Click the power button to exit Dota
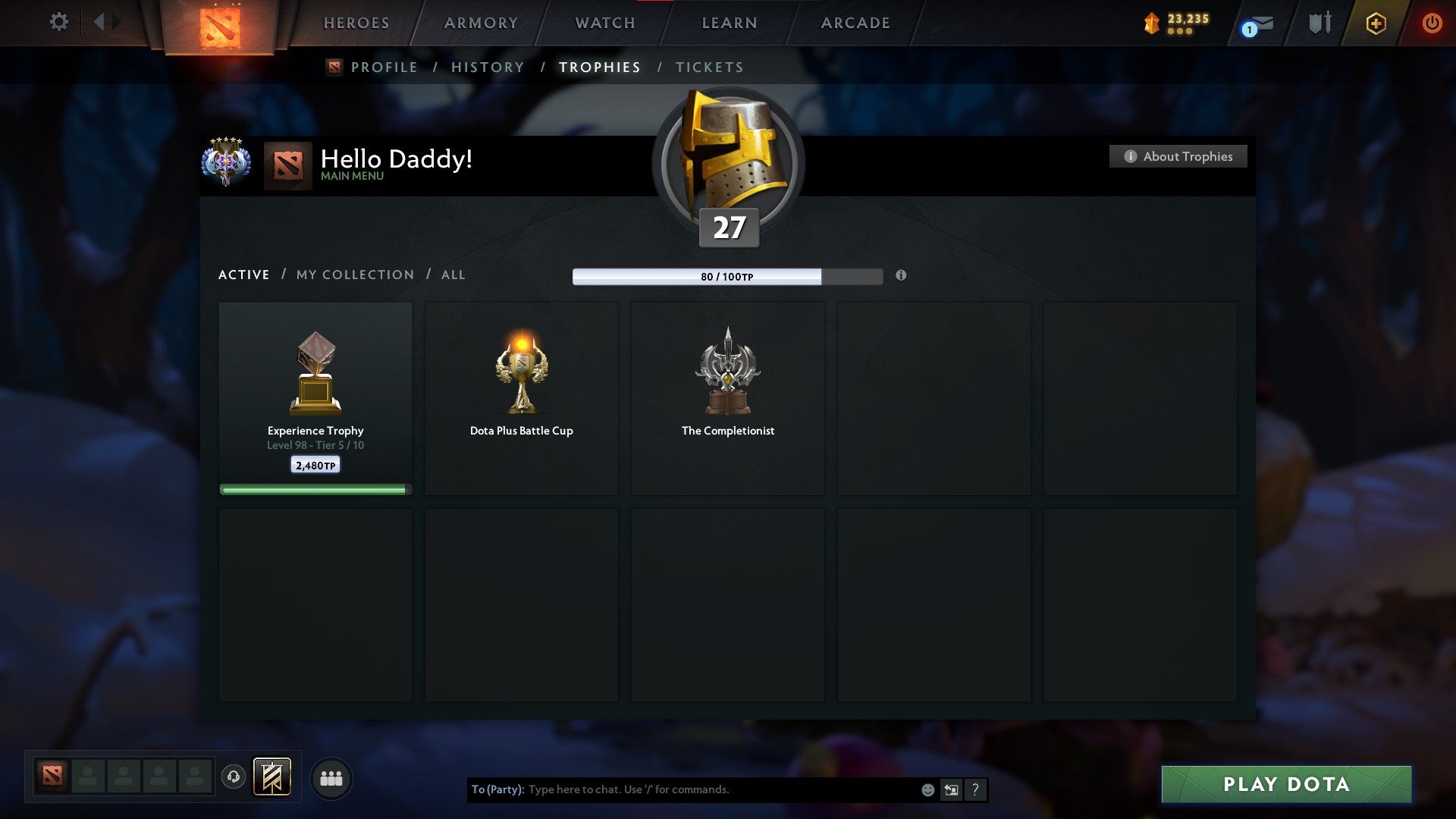1456x819 pixels. coord(1432,23)
